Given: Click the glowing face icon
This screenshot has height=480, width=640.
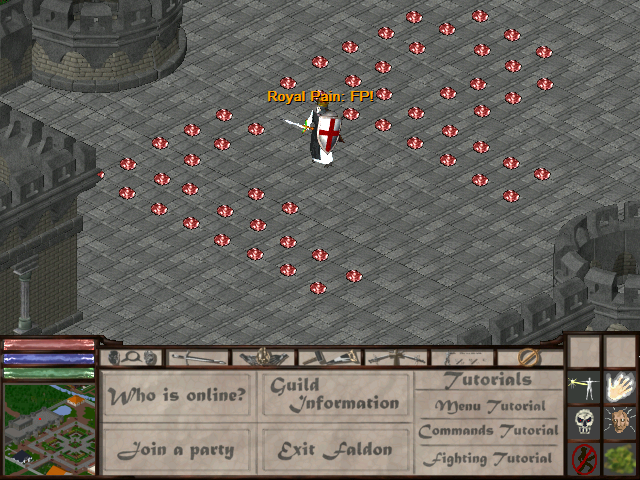Looking at the screenshot, I should point(620,422).
